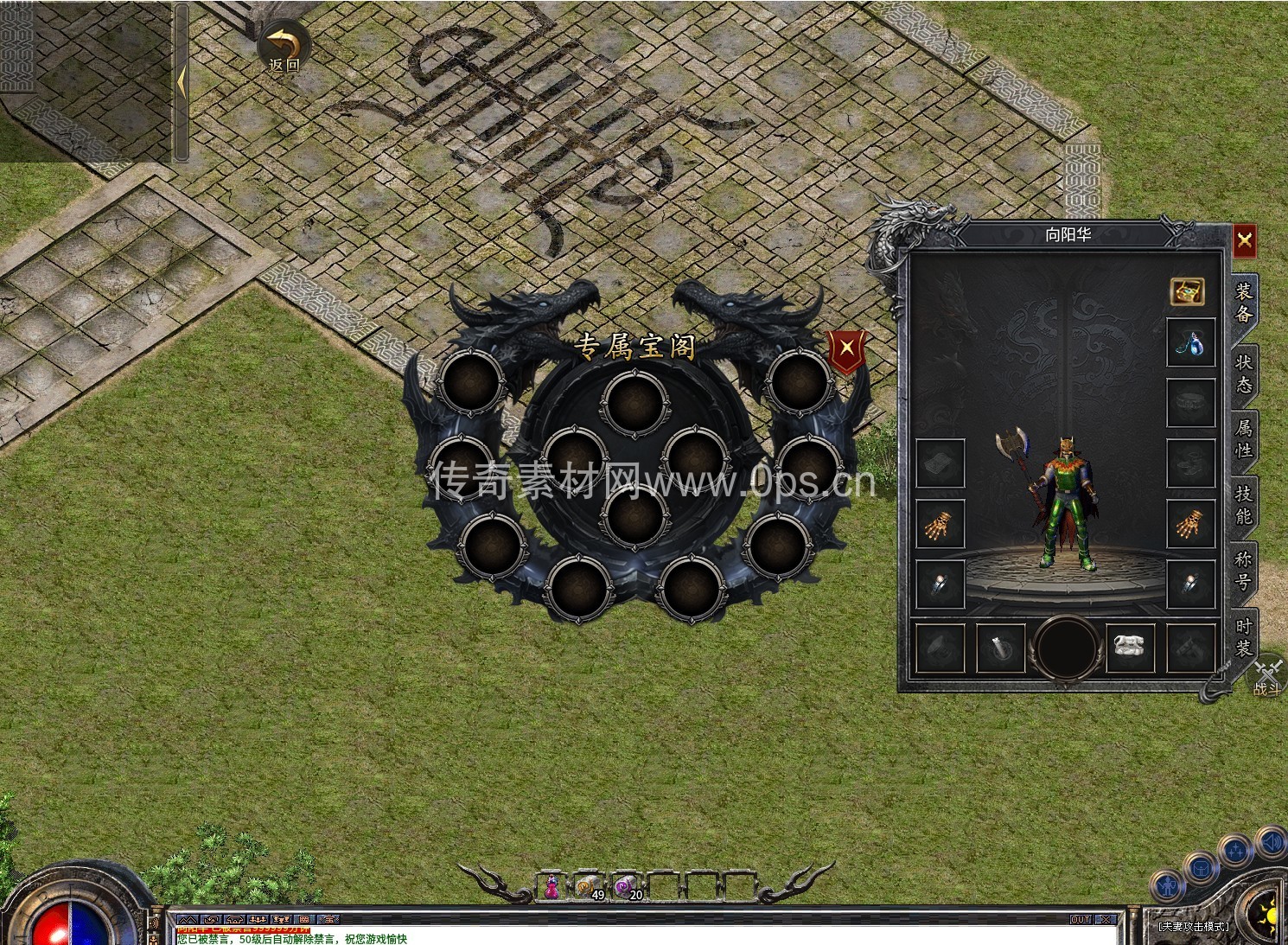Open the 状态 status tab
The image size is (1288, 945).
(1244, 374)
